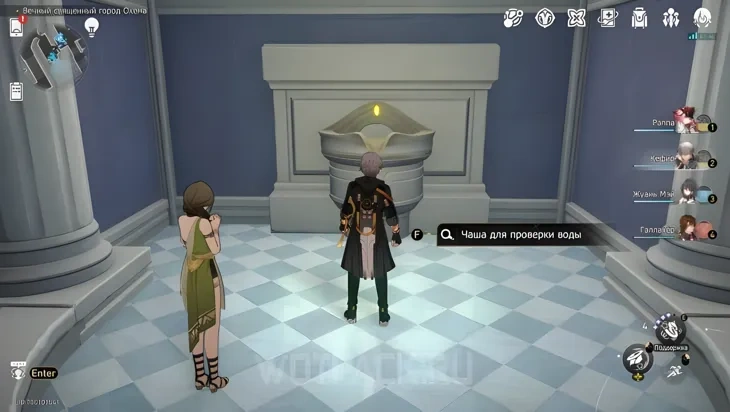Open the round emblem icon in top bar
Image resolution: width=730 pixels, height=412 pixels.
pos(545,18)
